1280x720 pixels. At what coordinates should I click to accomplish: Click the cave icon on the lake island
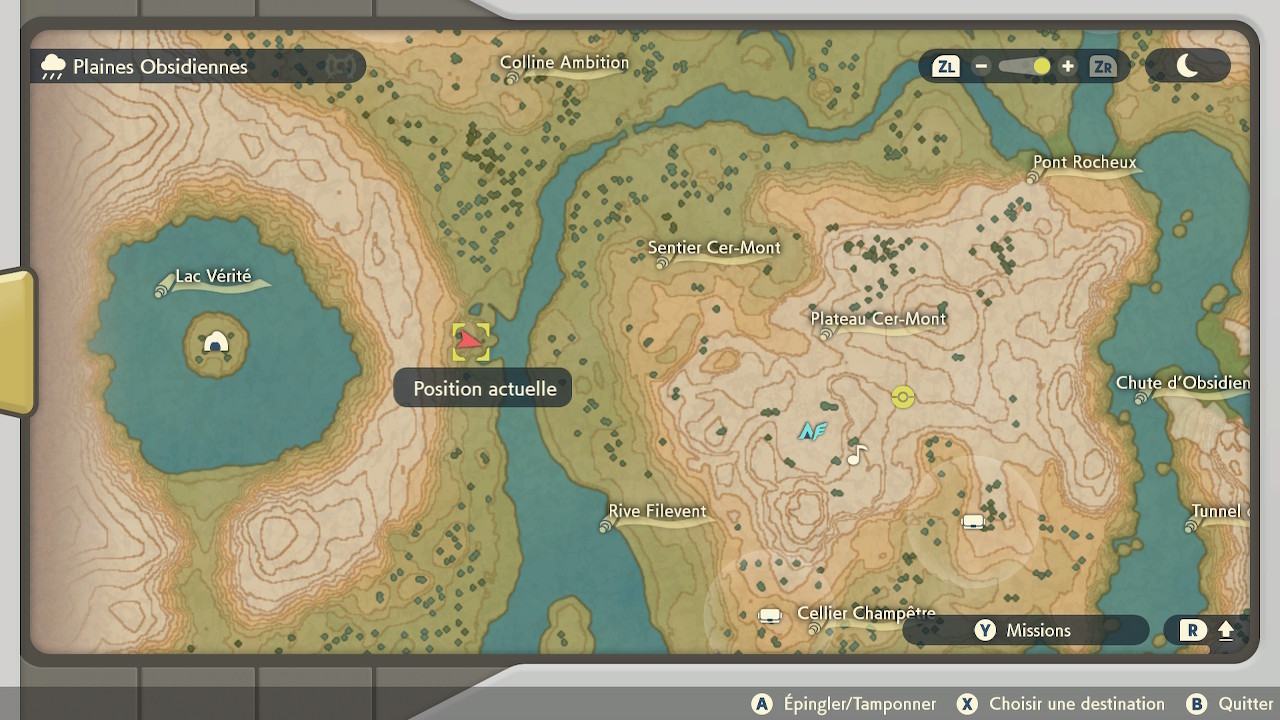[x=216, y=345]
